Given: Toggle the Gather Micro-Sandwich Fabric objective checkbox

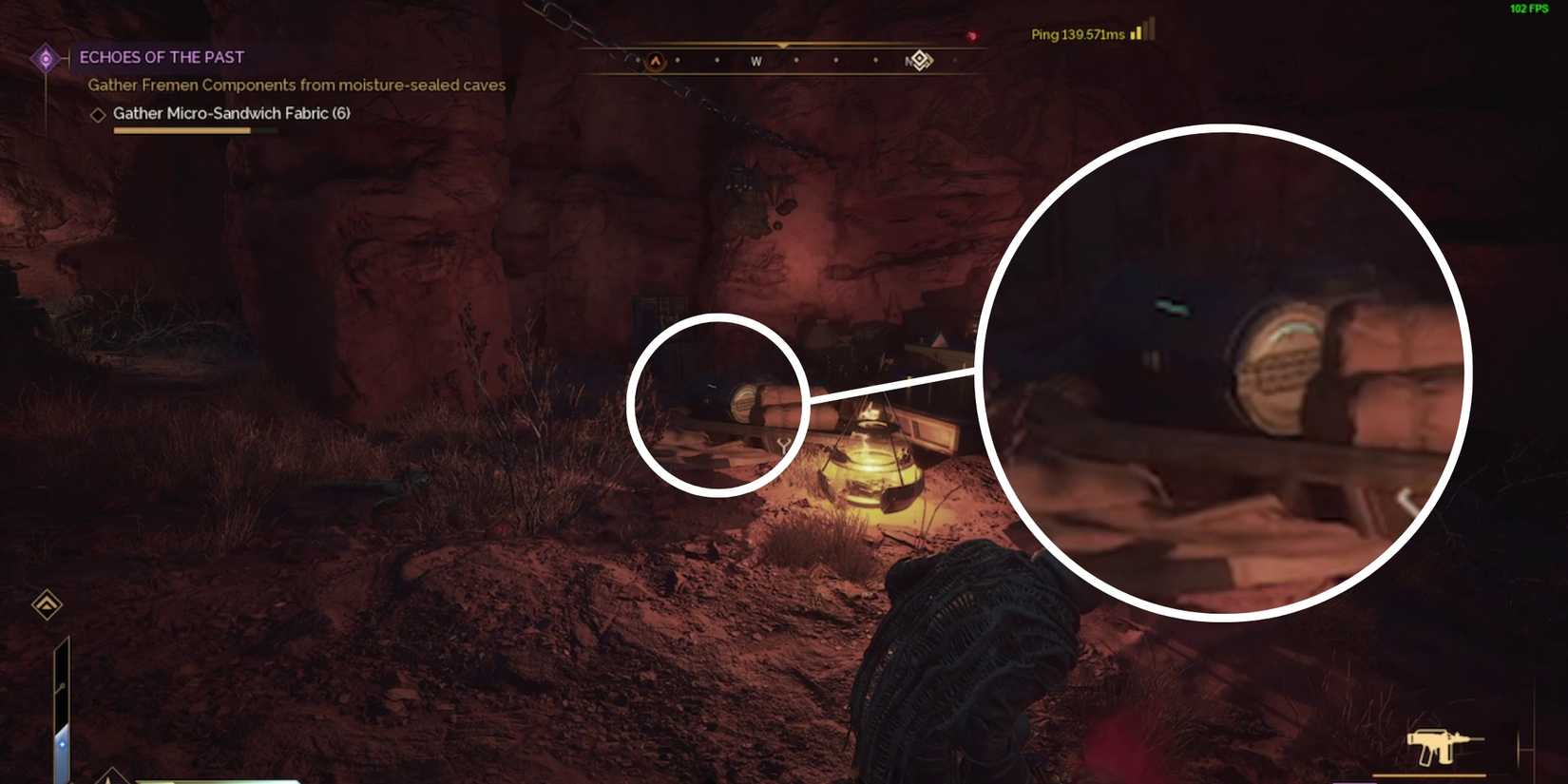Looking at the screenshot, I should [x=98, y=114].
